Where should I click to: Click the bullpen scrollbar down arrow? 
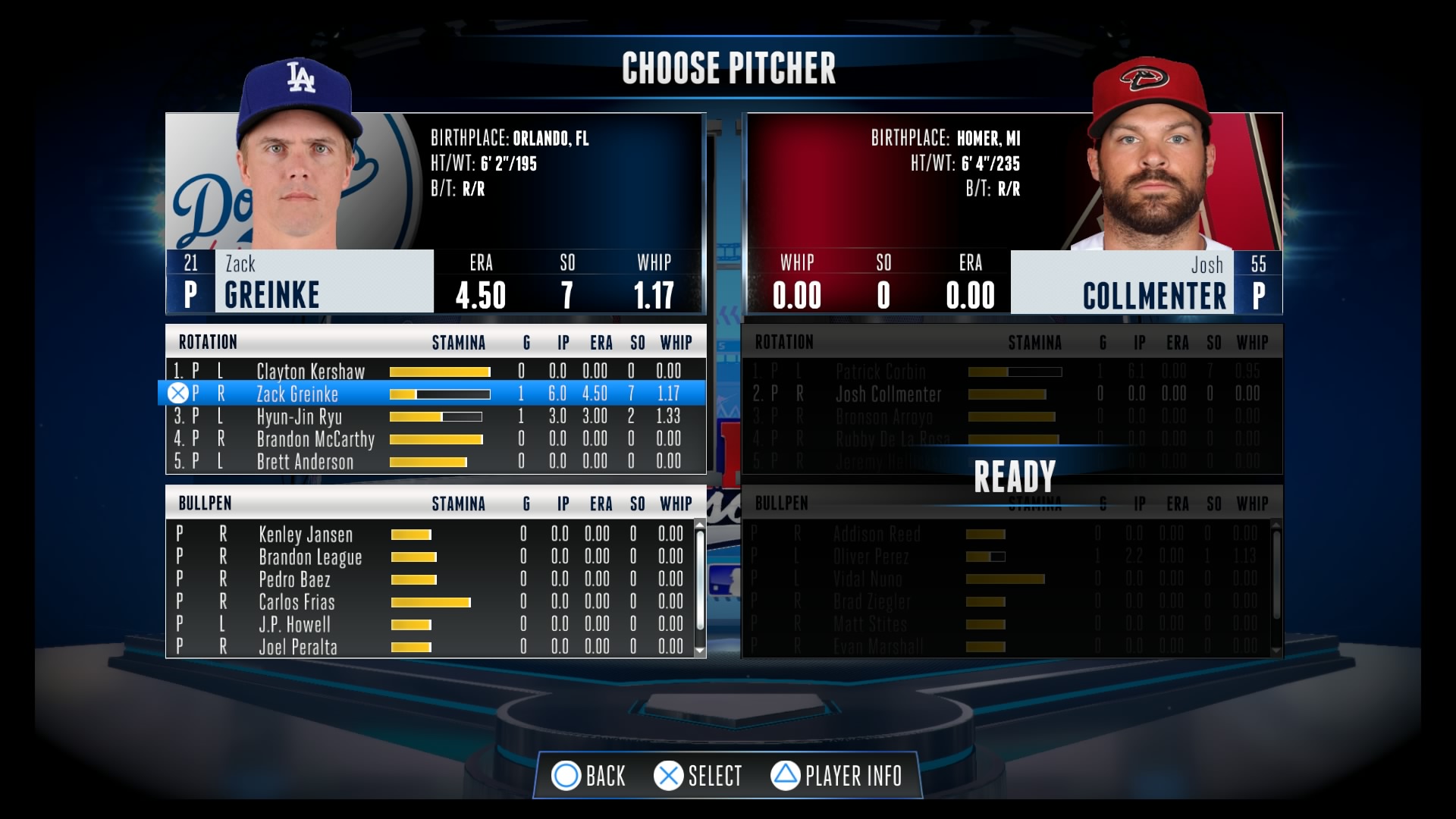(x=700, y=651)
